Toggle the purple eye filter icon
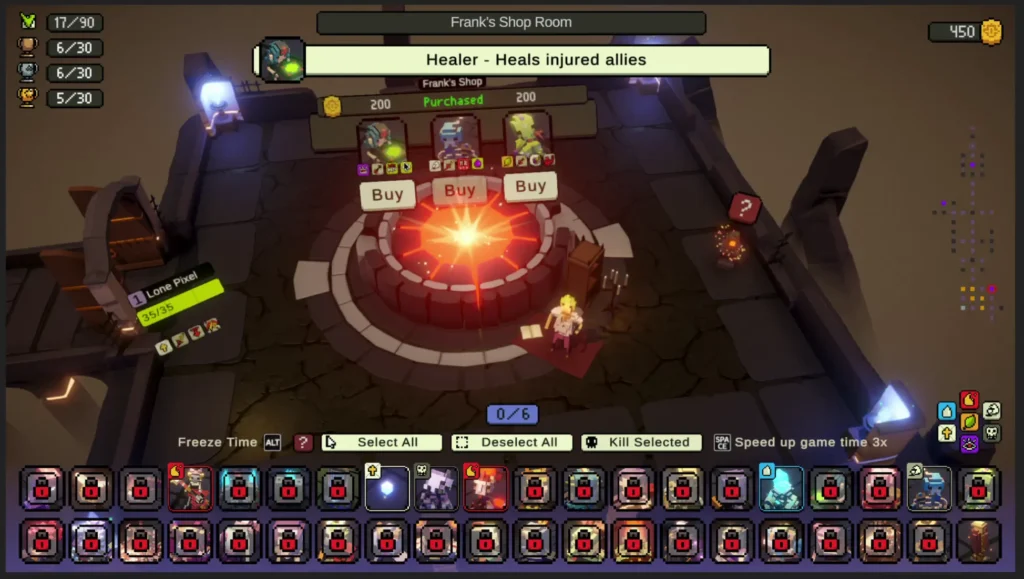The width and height of the screenshot is (1024, 579). [x=968, y=443]
